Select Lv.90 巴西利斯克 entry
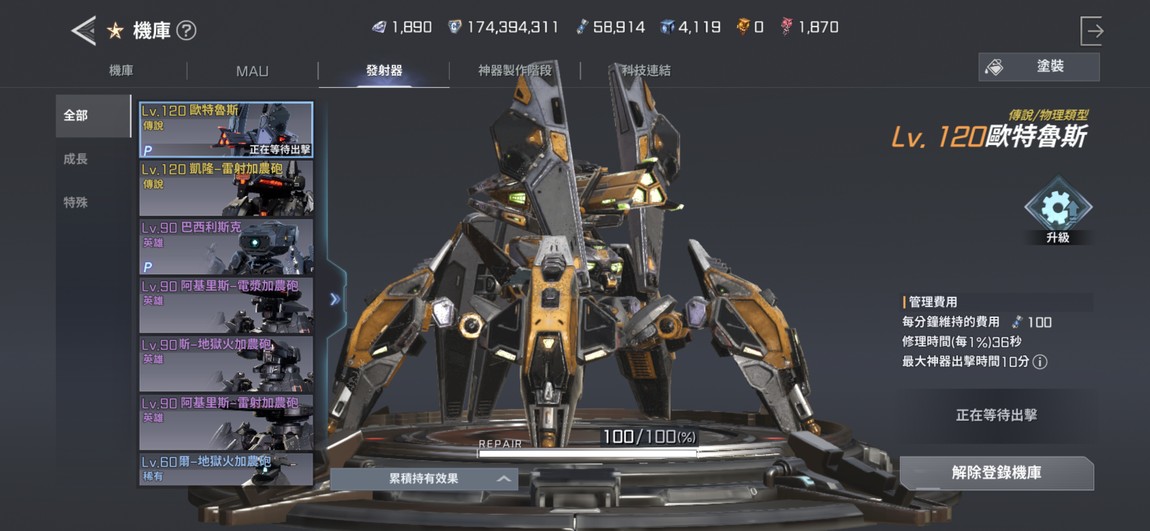This screenshot has height=531, width=1150. coord(226,246)
